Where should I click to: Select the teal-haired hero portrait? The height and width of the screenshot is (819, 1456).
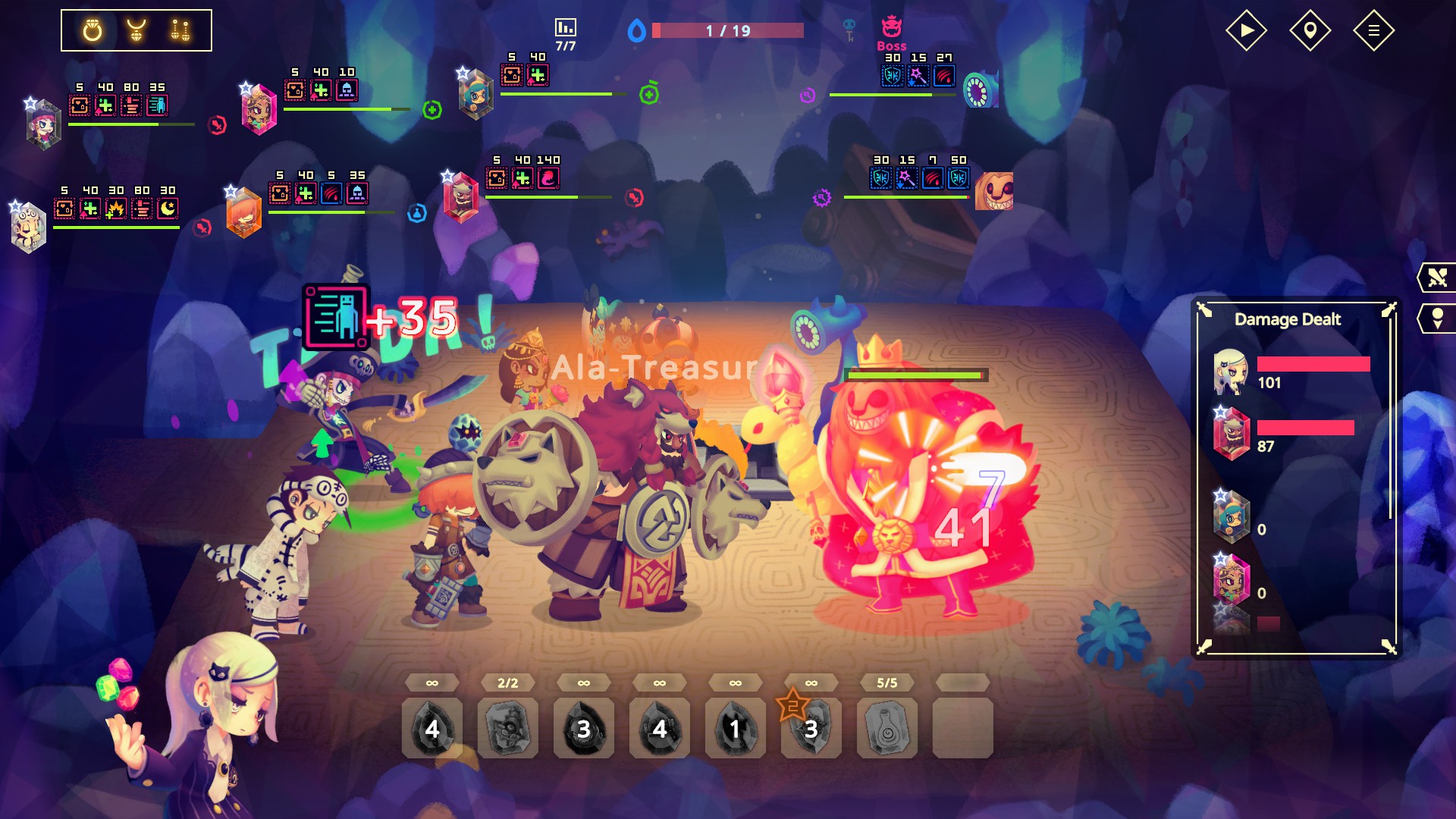(476, 94)
